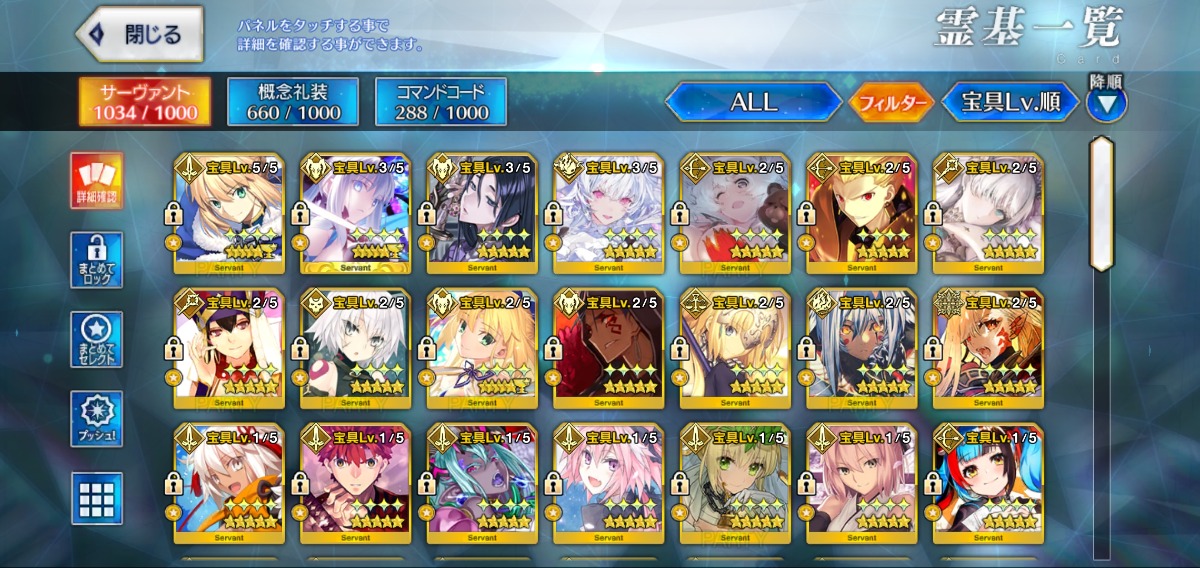Choose the まとめてセレクト bulk select button

[97, 340]
